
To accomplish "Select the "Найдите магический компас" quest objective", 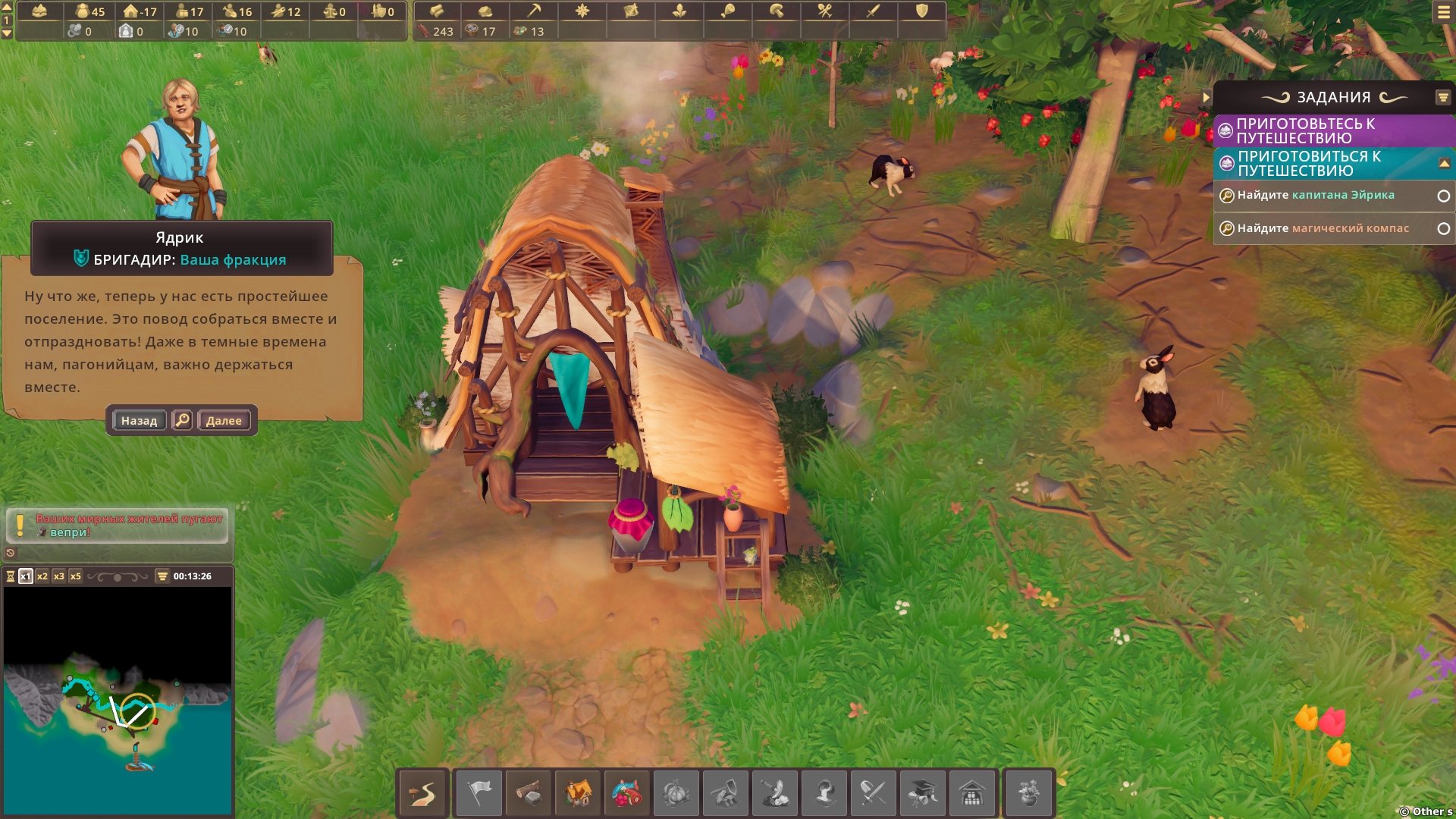I will (1323, 228).
